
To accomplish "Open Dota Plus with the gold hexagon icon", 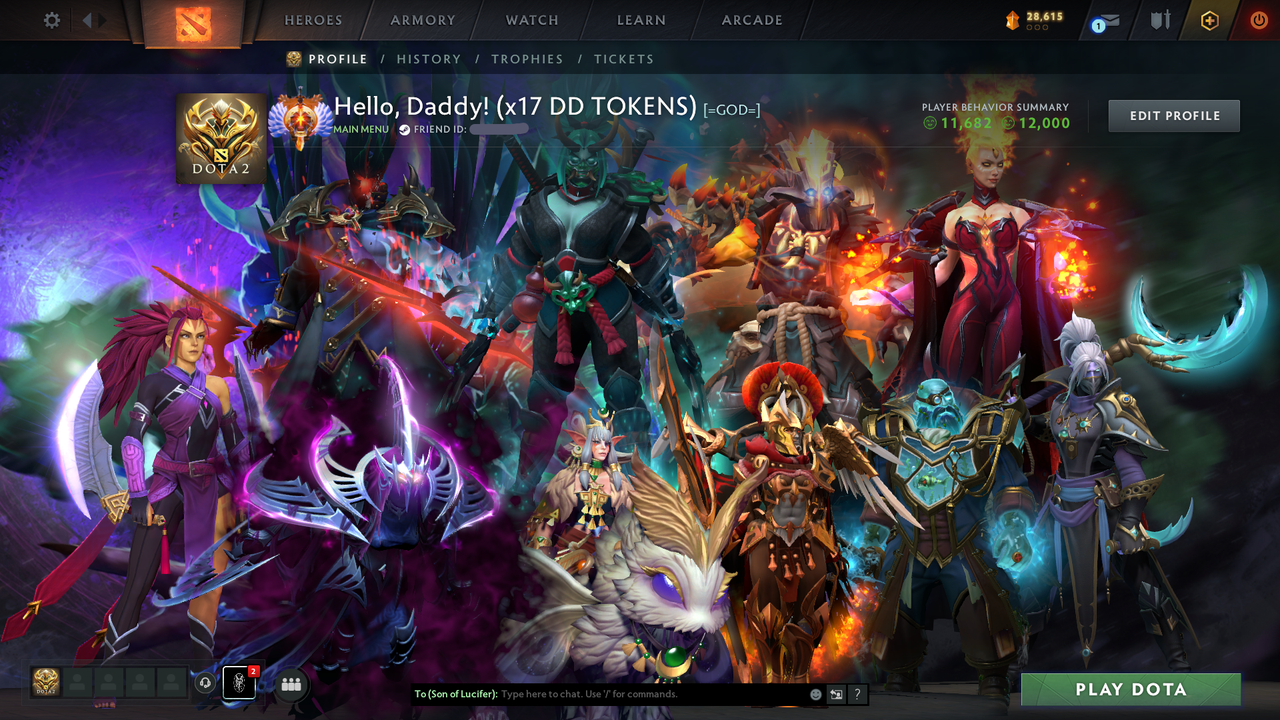I will [1208, 20].
